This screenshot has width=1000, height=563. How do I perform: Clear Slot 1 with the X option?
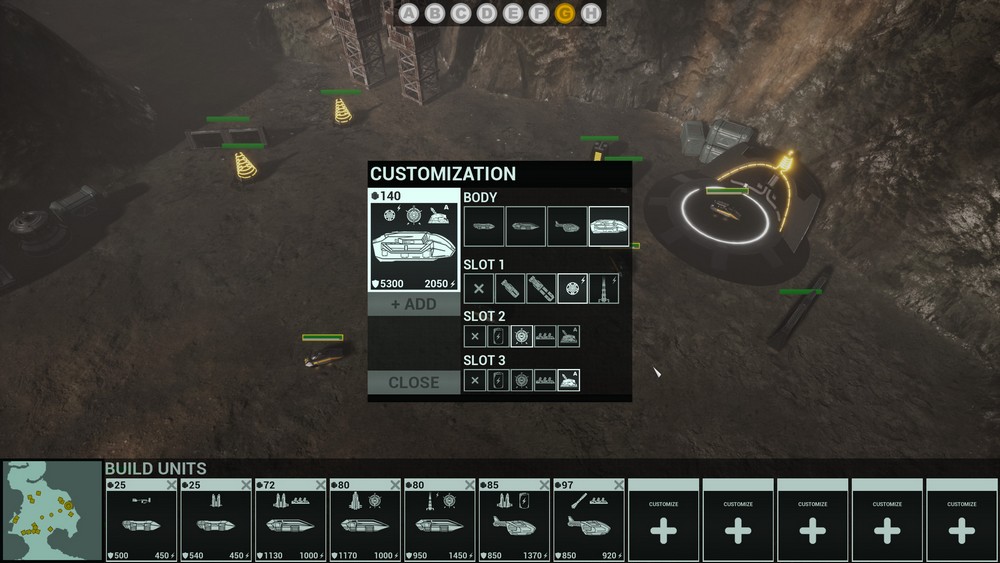click(x=479, y=289)
